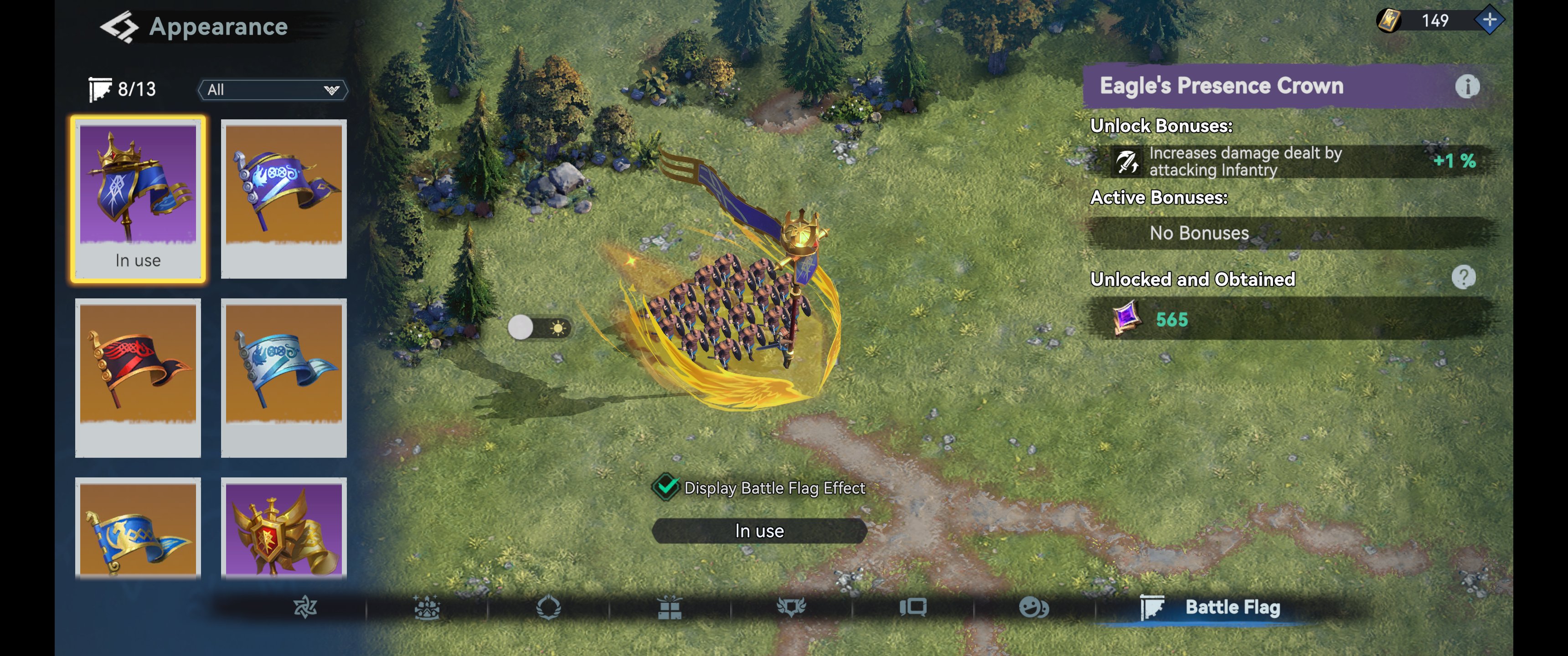Open the All filter dropdown
Image resolution: width=1568 pixels, height=656 pixels.
(272, 90)
